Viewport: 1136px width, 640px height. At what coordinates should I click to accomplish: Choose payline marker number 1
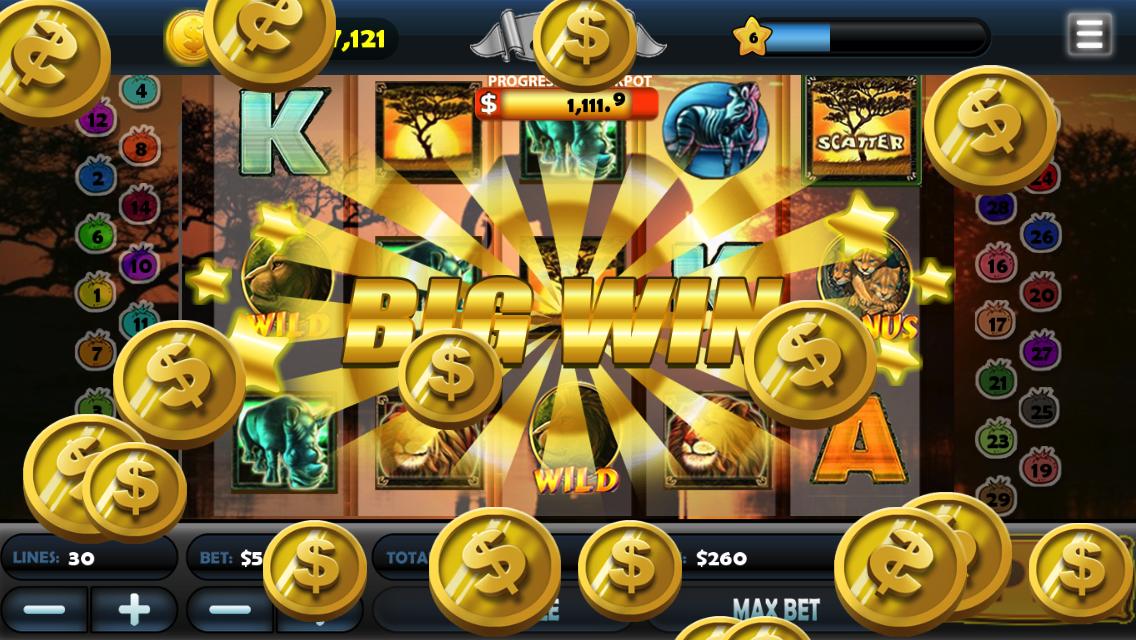(x=97, y=295)
